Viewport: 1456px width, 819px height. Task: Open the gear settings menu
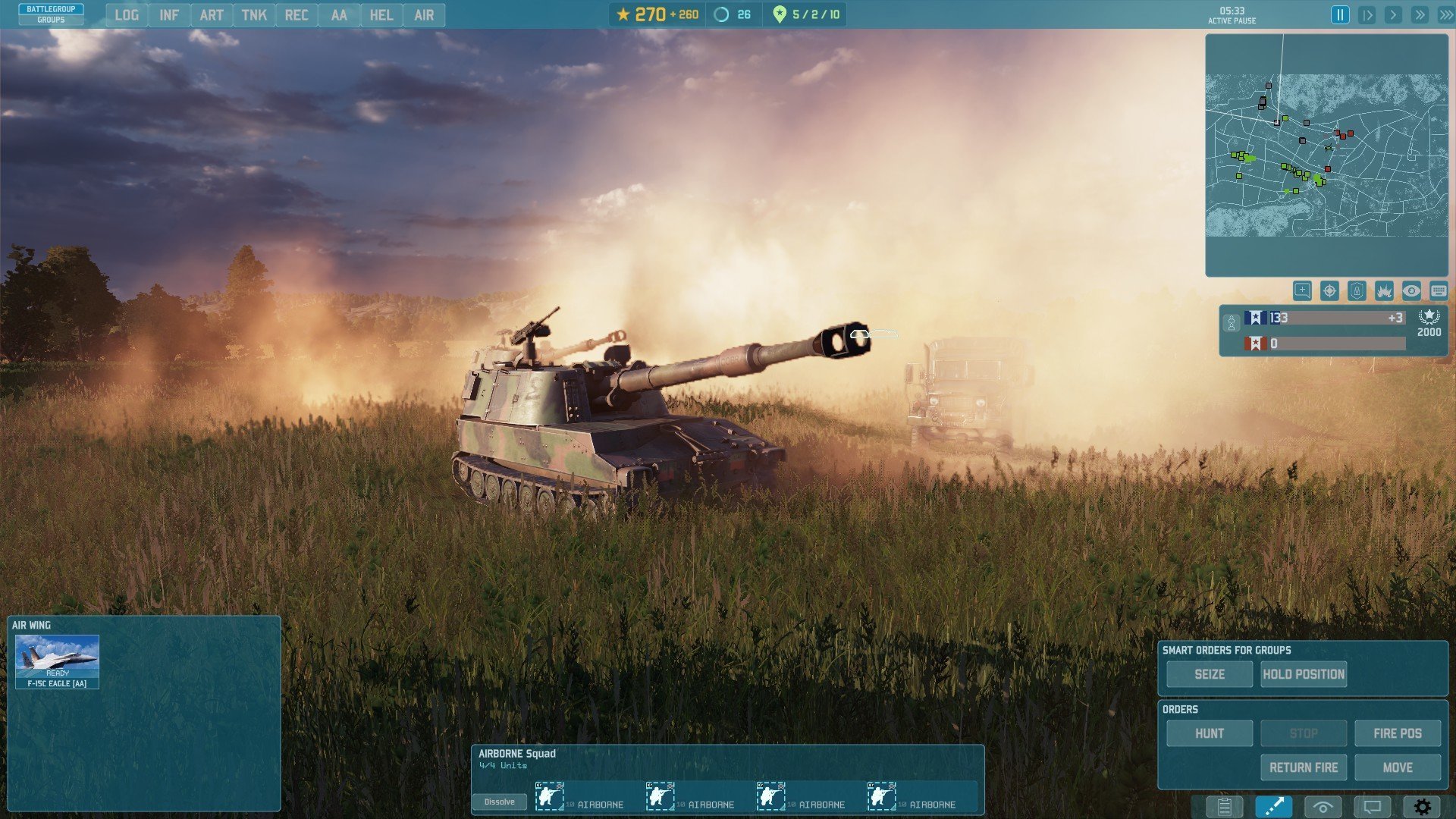pos(1422,807)
